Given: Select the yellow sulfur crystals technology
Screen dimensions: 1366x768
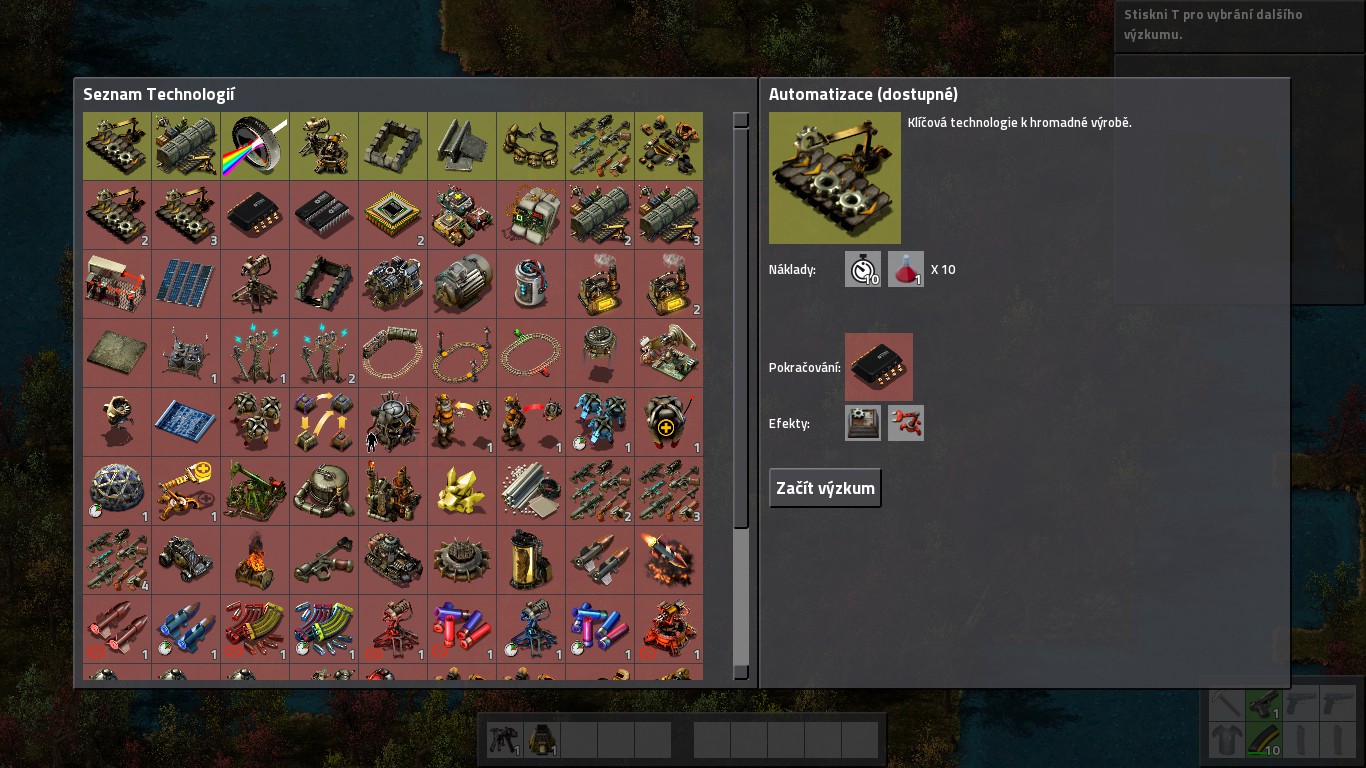Looking at the screenshot, I should pyautogui.click(x=461, y=491).
